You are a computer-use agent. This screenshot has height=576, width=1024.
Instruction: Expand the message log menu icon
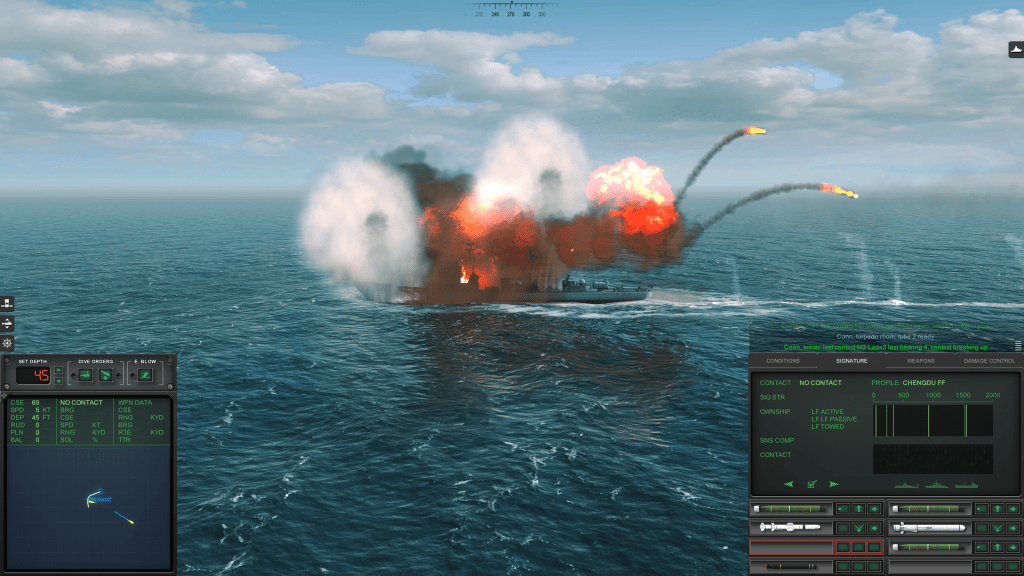1017,346
